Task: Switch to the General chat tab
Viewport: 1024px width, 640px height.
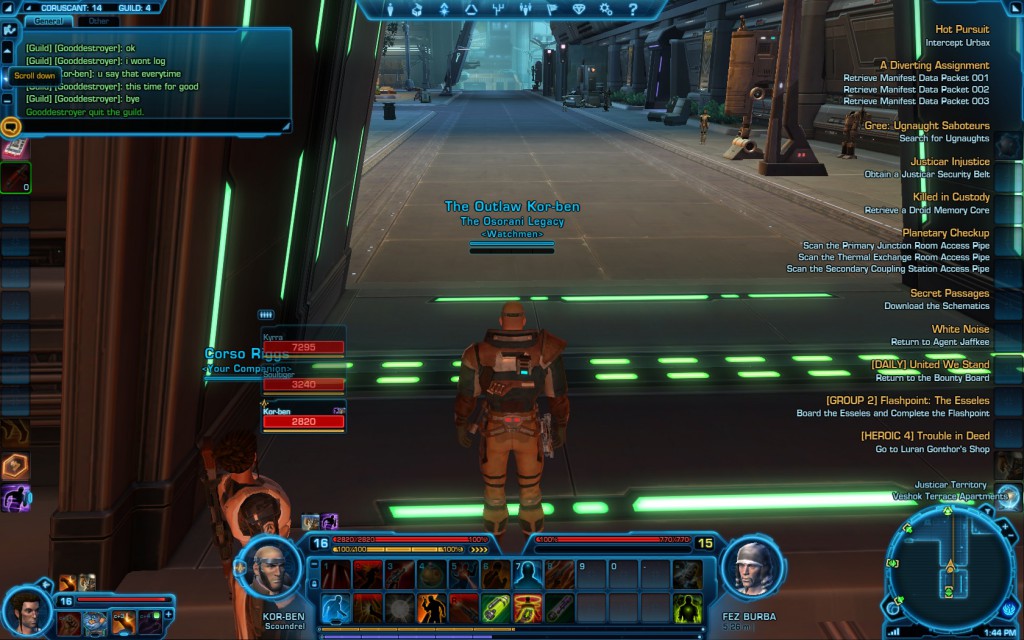Action: (x=48, y=20)
